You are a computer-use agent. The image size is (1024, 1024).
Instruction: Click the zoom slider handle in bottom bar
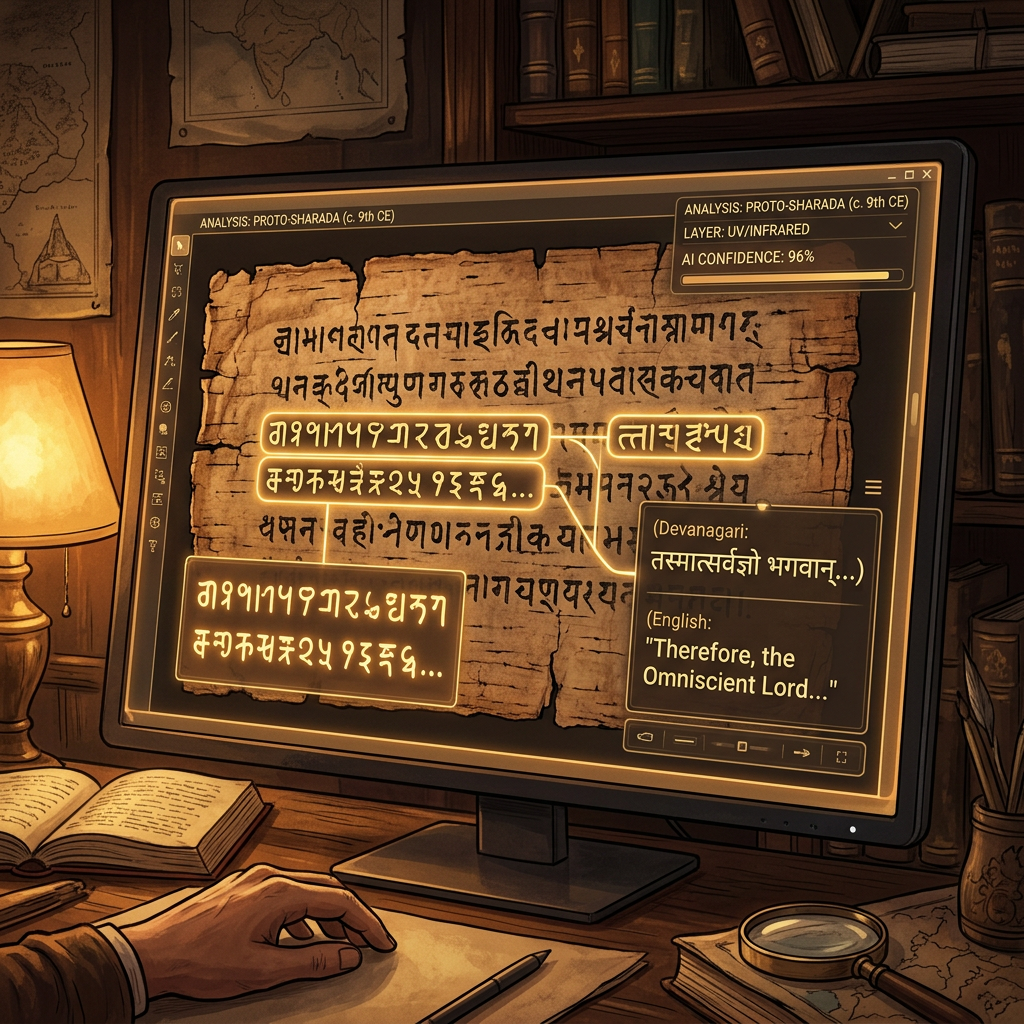[741, 747]
